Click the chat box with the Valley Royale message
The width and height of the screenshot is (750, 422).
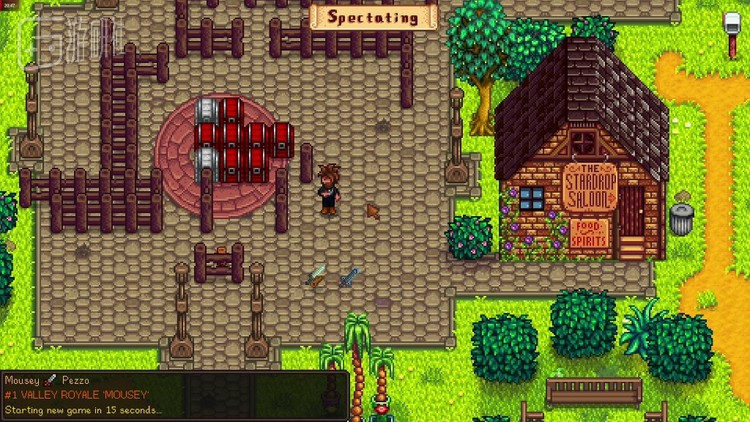tap(175, 395)
